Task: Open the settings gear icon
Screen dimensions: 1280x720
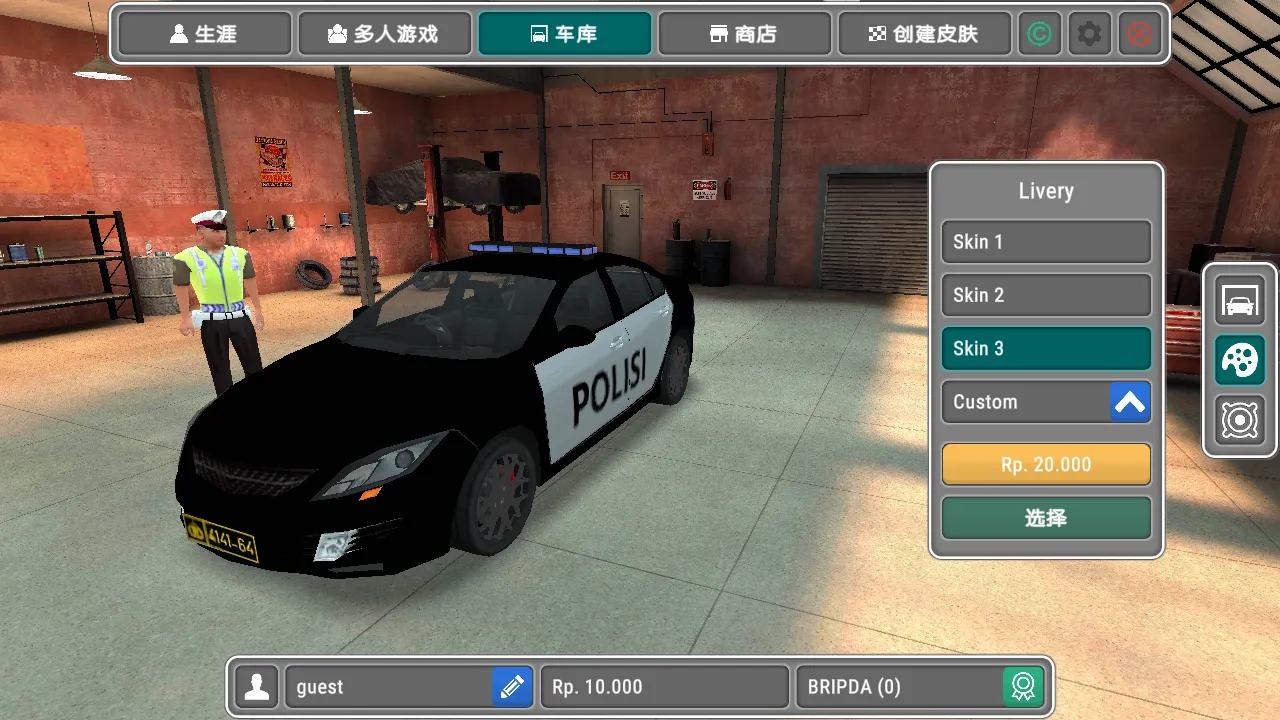Action: click(x=1089, y=33)
